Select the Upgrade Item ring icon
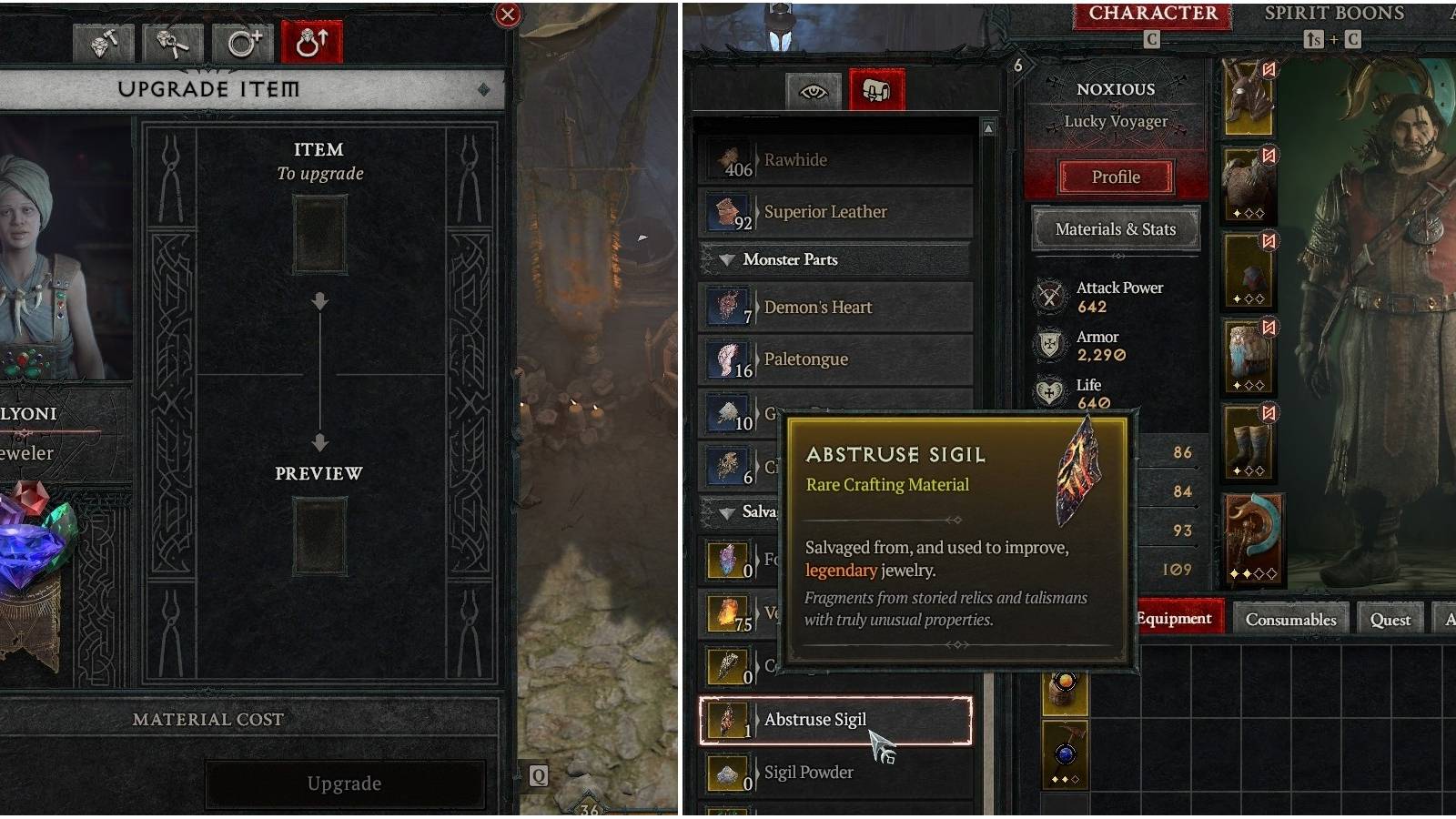 click(311, 43)
